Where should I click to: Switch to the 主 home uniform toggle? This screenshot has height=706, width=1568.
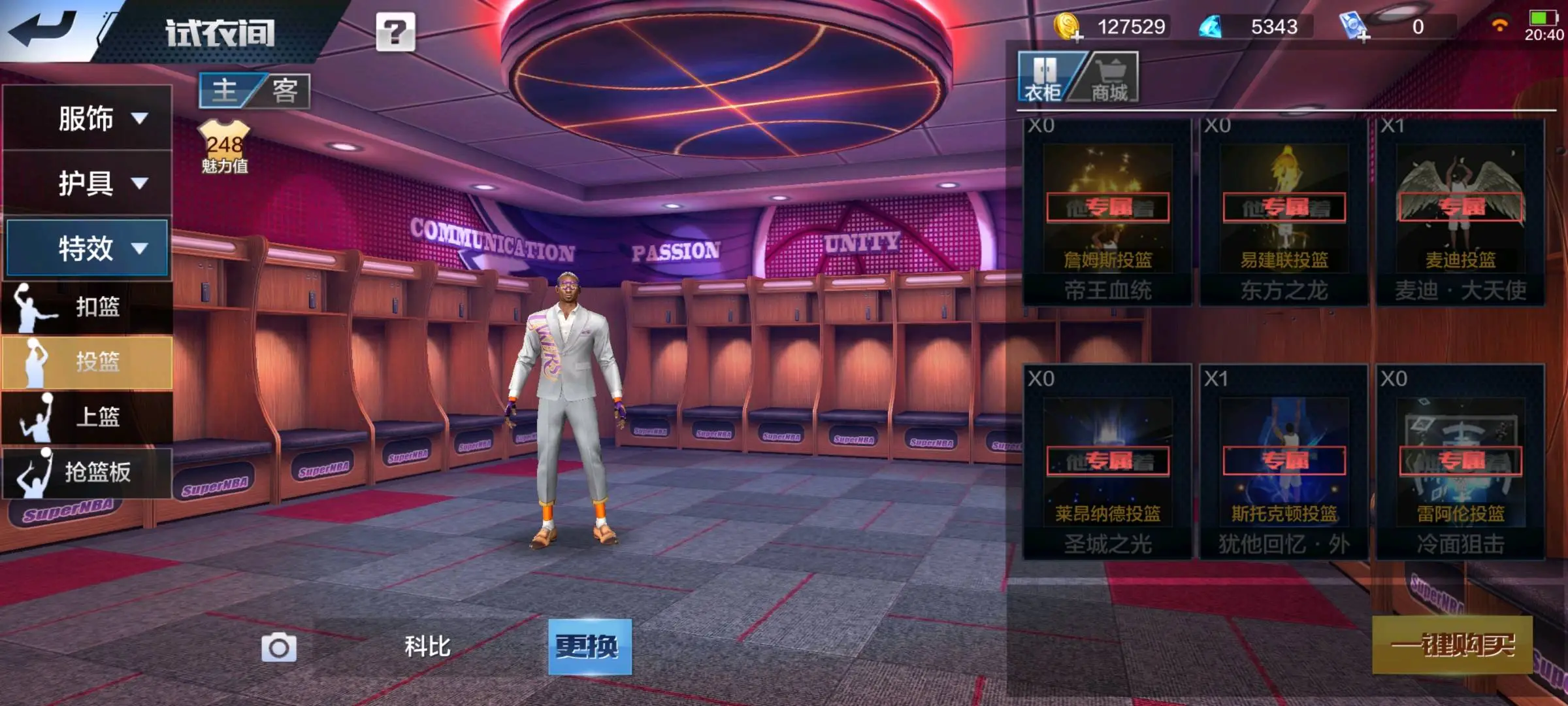click(x=225, y=90)
